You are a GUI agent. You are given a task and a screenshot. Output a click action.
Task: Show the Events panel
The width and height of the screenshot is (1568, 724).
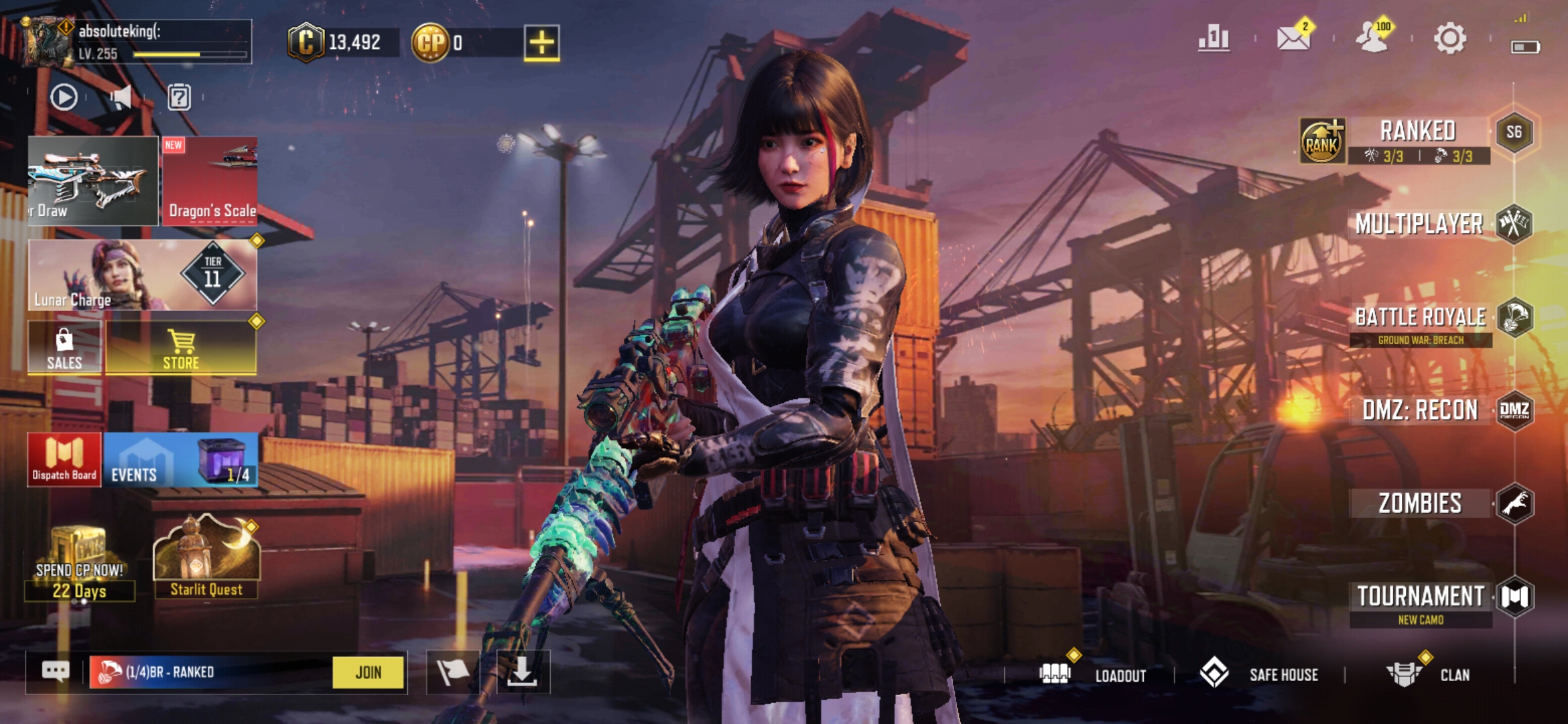[181, 460]
